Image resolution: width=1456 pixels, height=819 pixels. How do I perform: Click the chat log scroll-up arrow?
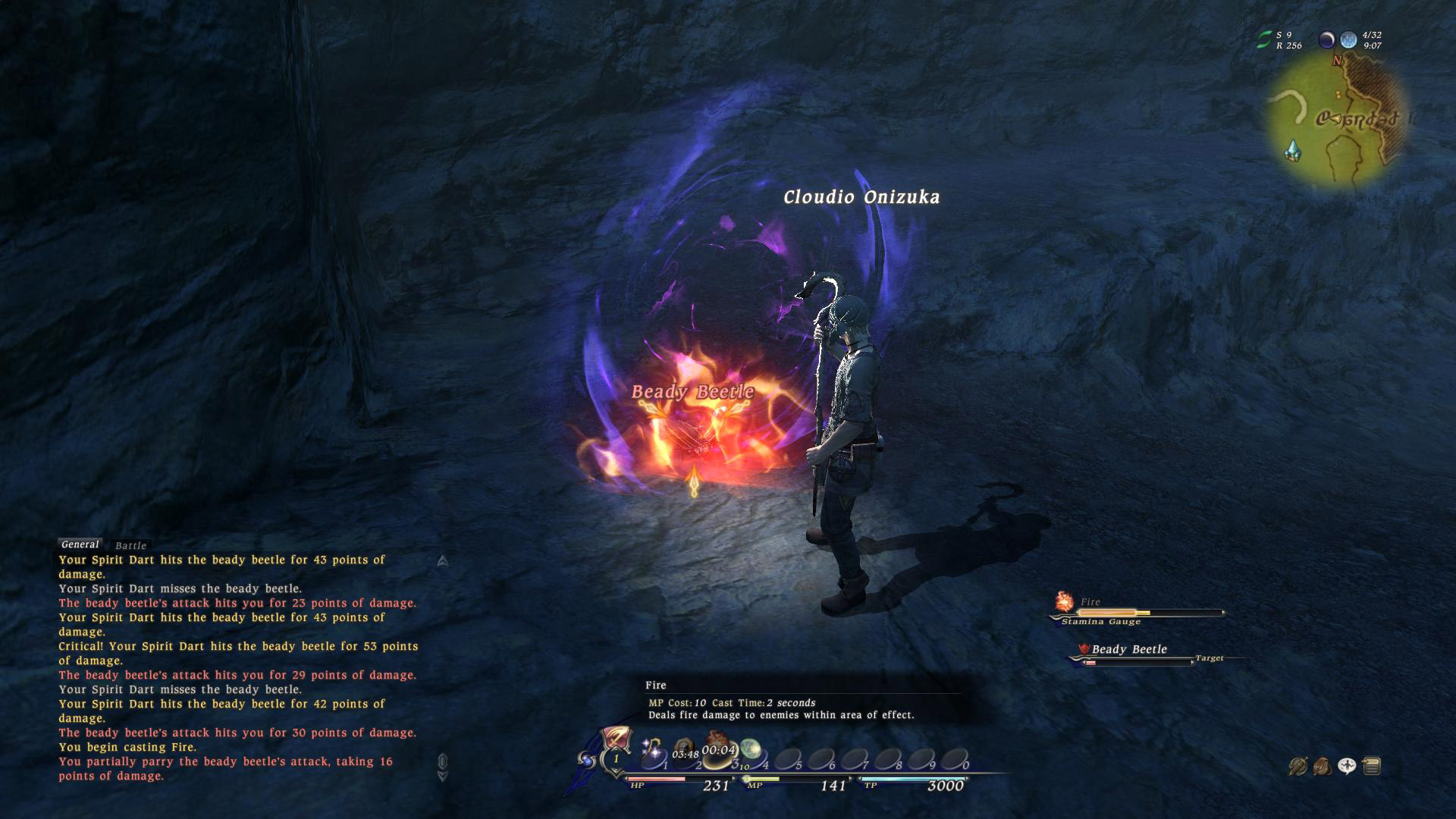443,561
